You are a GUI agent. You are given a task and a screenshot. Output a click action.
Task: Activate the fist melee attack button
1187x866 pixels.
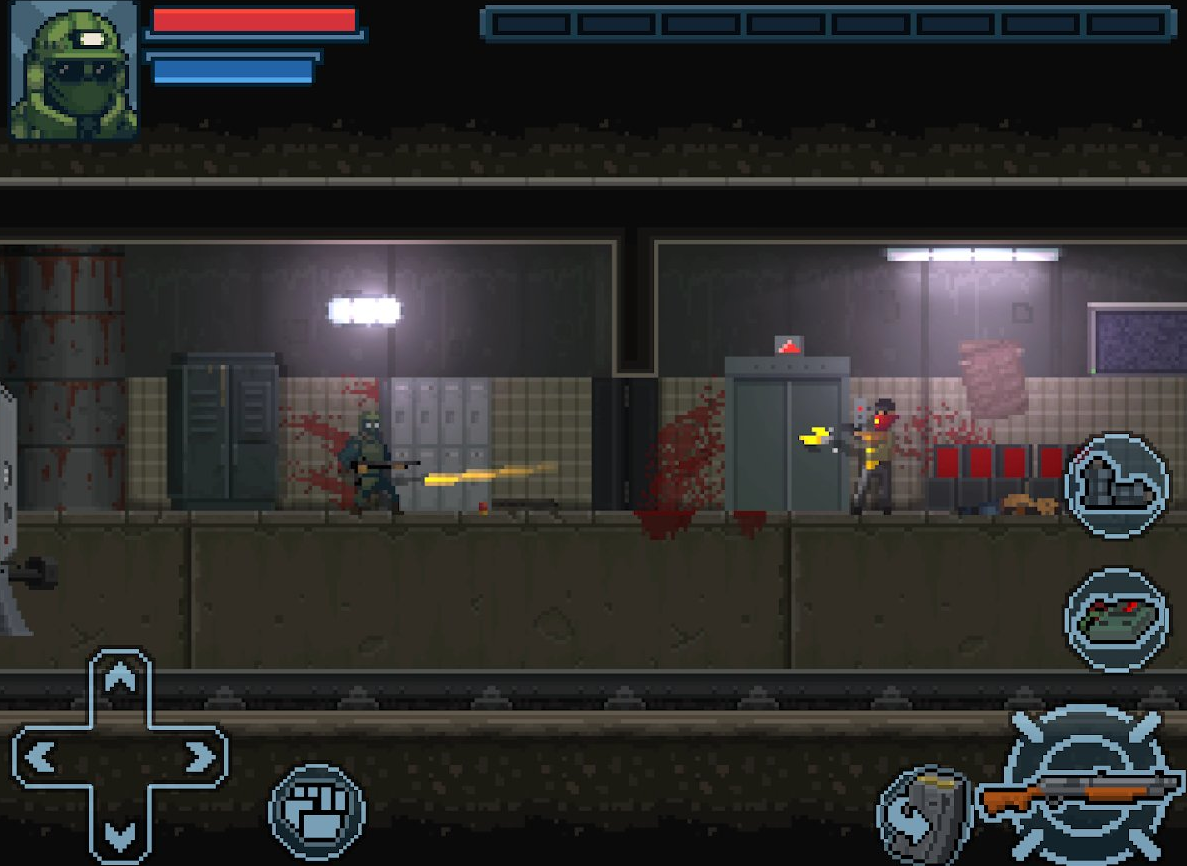pyautogui.click(x=317, y=810)
